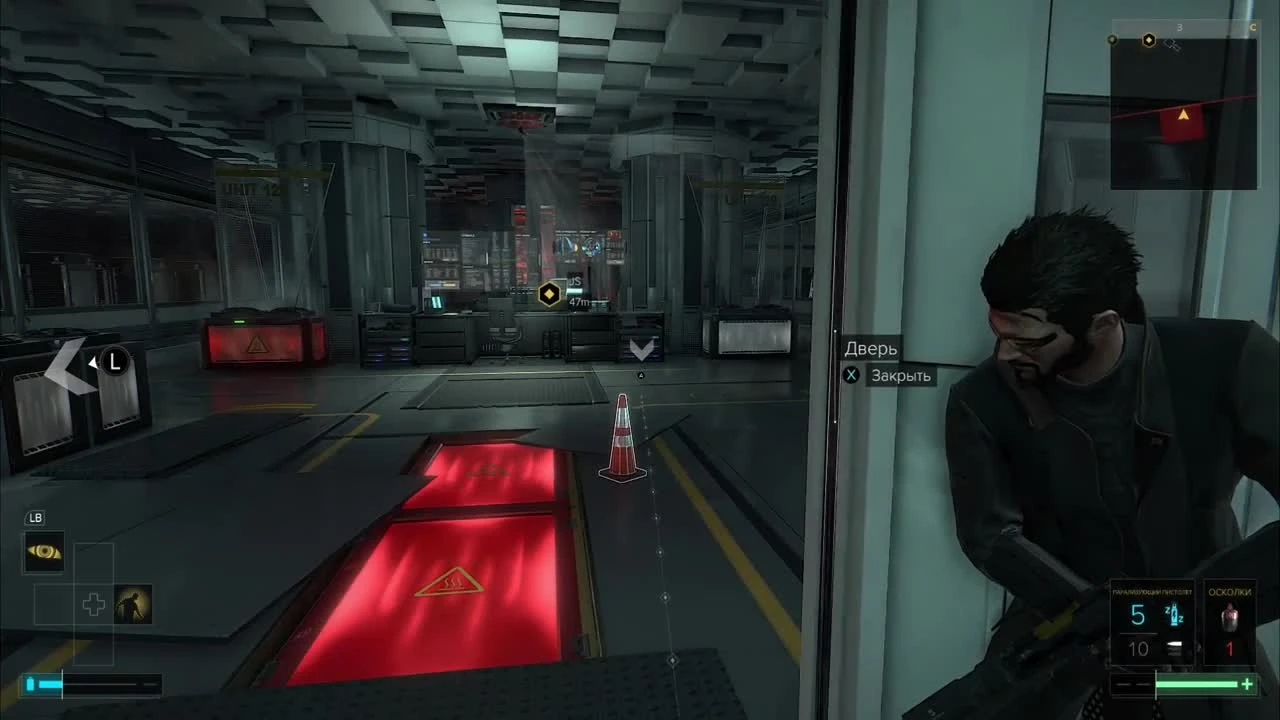The width and height of the screenshot is (1280, 720).
Task: Click the leftmost hexagonal objective icon on the minimap
Action: point(1112,40)
